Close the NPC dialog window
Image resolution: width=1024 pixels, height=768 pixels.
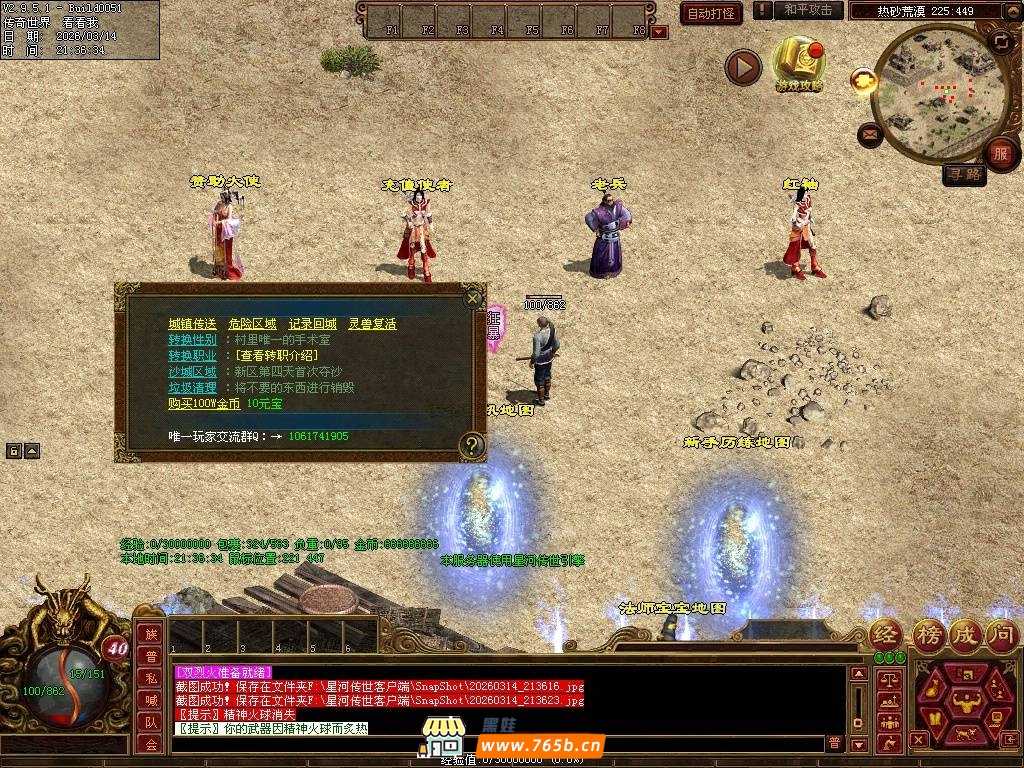473,298
